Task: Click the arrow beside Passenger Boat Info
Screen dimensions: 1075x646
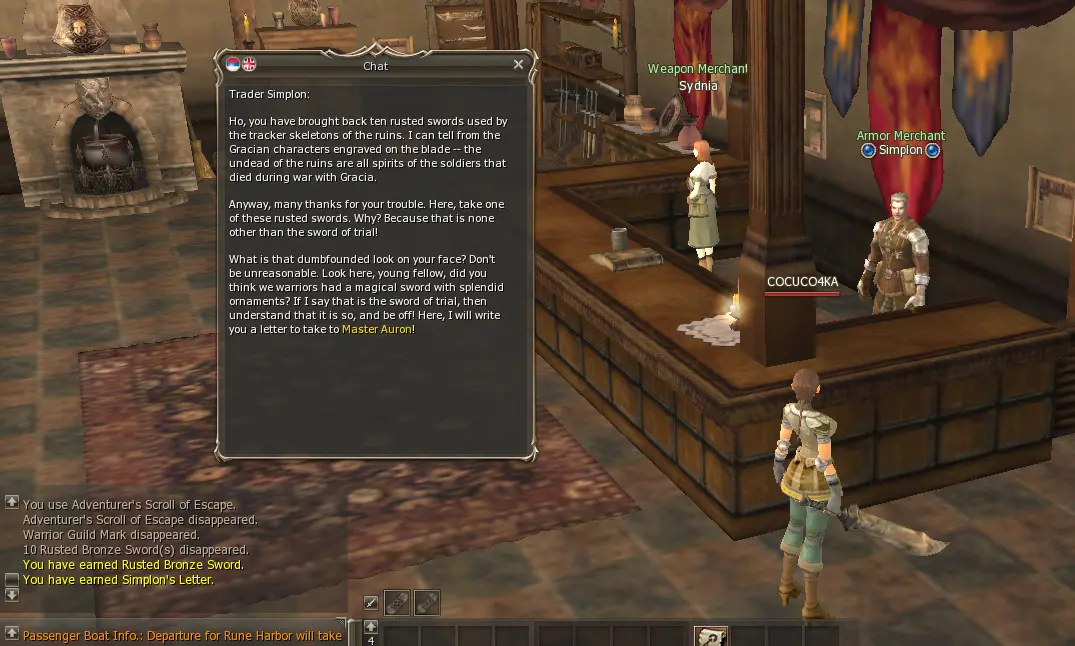Action: [x=12, y=634]
